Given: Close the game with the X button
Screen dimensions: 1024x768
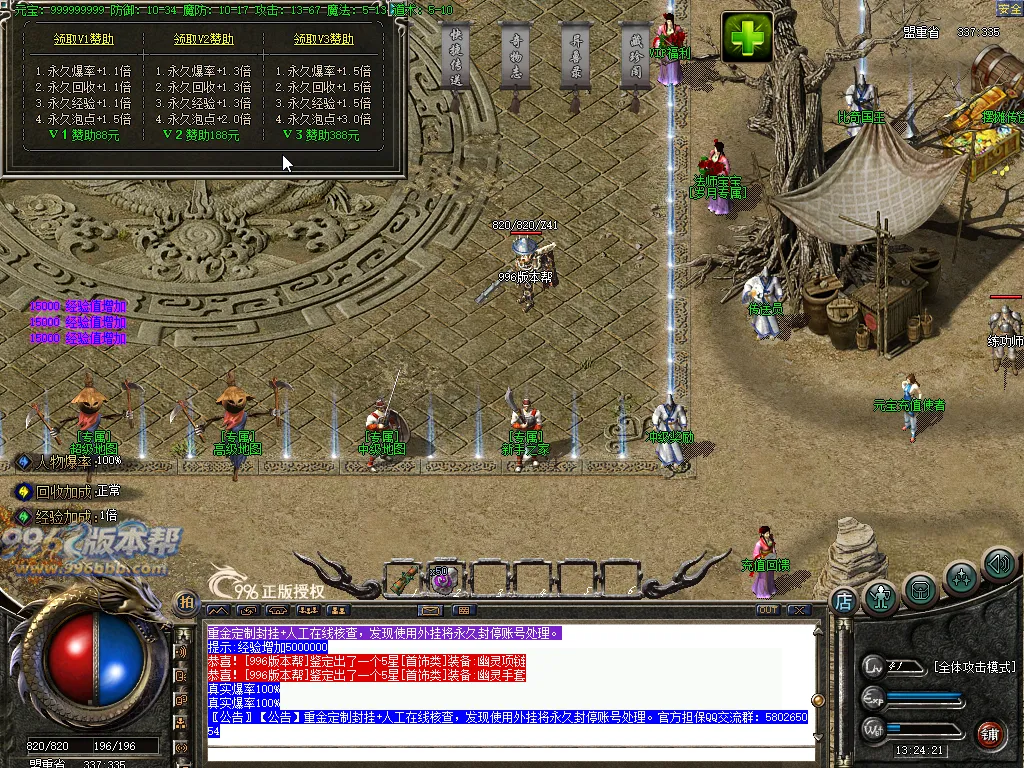Looking at the screenshot, I should [x=798, y=609].
